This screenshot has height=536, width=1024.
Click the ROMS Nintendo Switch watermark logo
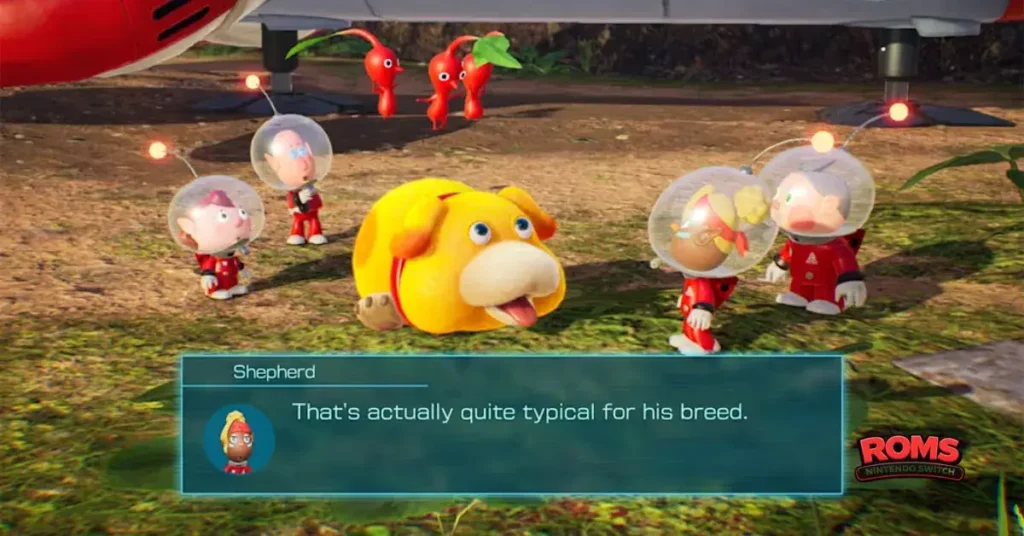(x=909, y=456)
